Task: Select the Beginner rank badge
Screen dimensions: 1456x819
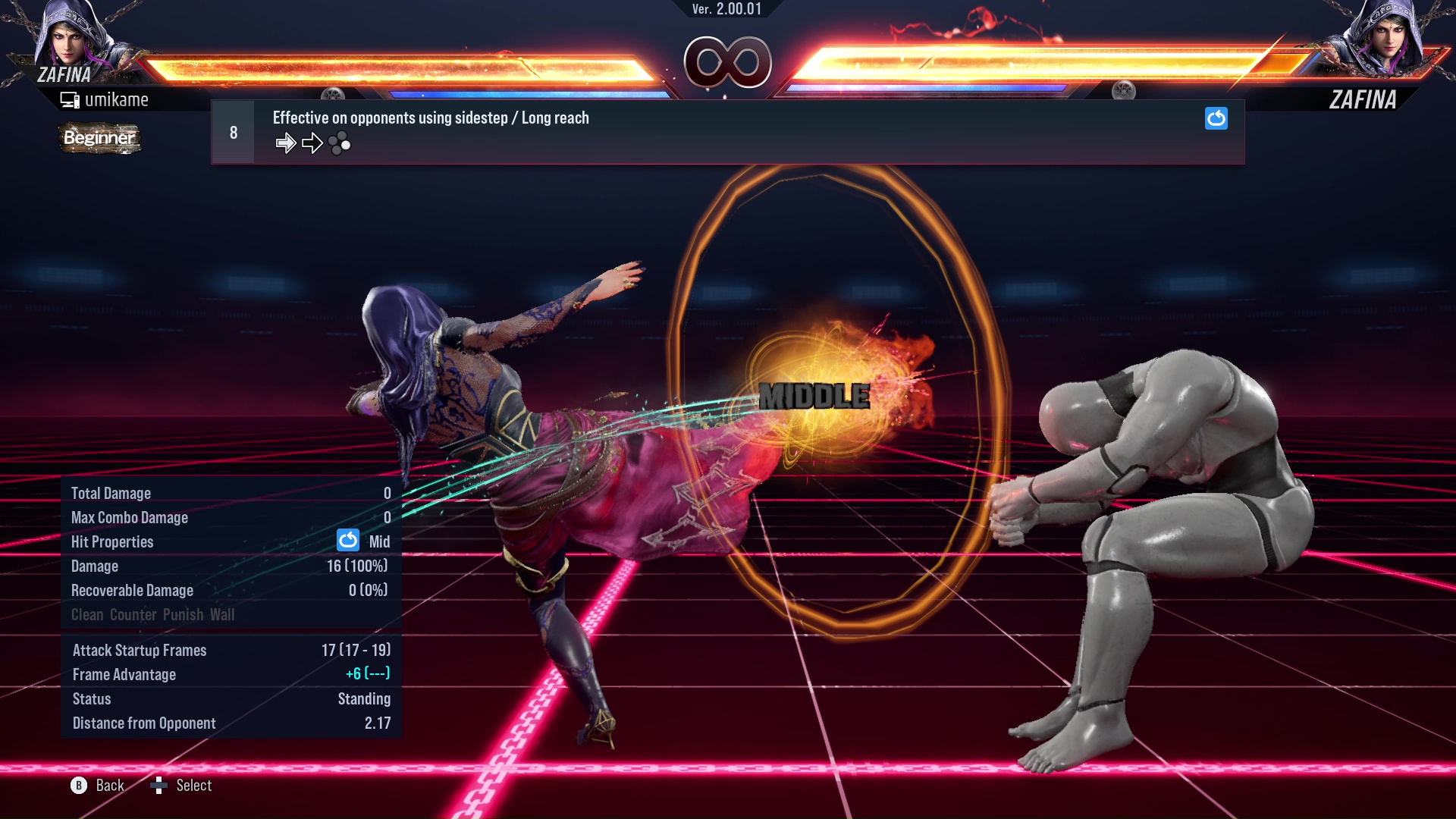Action: [99, 138]
